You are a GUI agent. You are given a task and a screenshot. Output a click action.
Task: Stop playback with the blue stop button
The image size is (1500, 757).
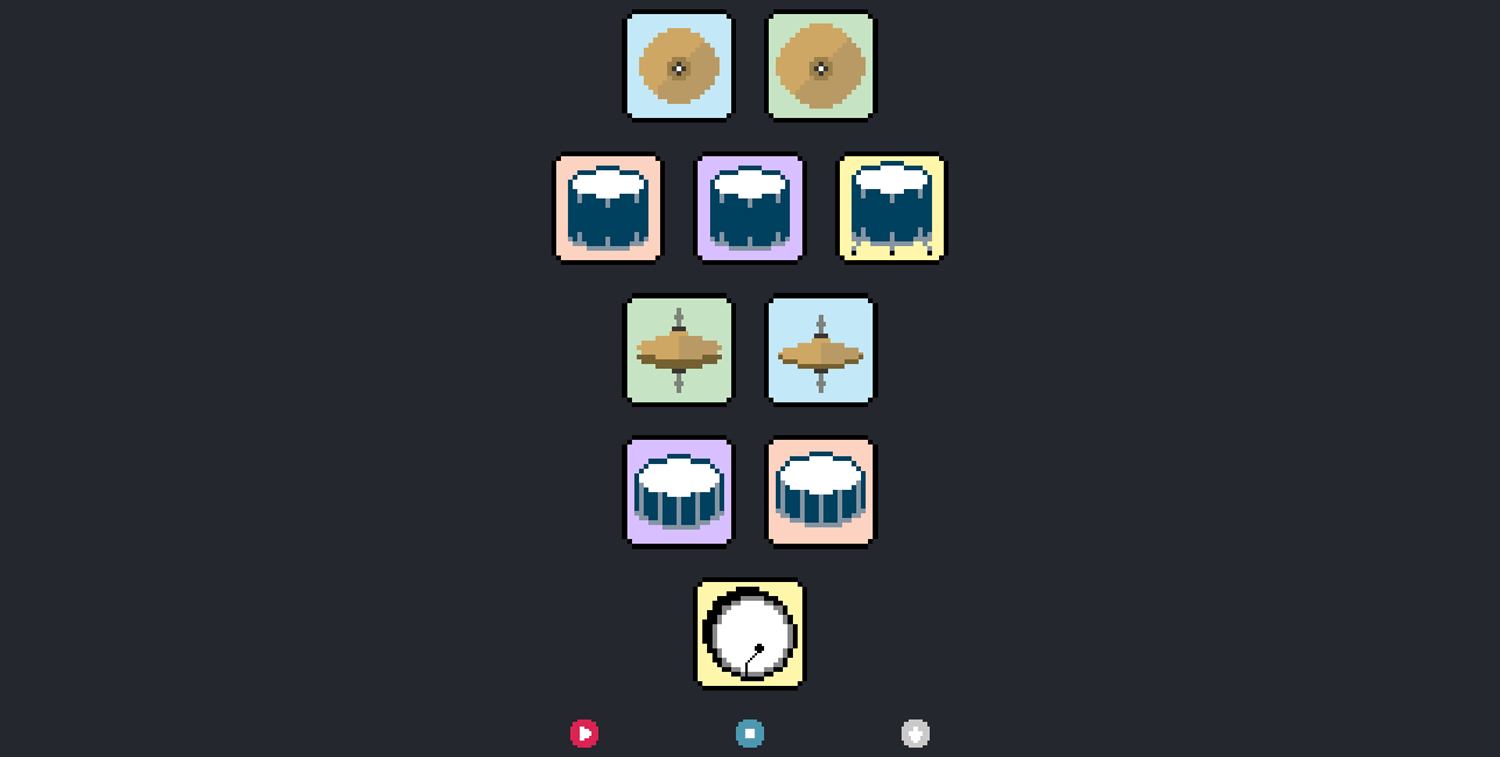(x=749, y=732)
